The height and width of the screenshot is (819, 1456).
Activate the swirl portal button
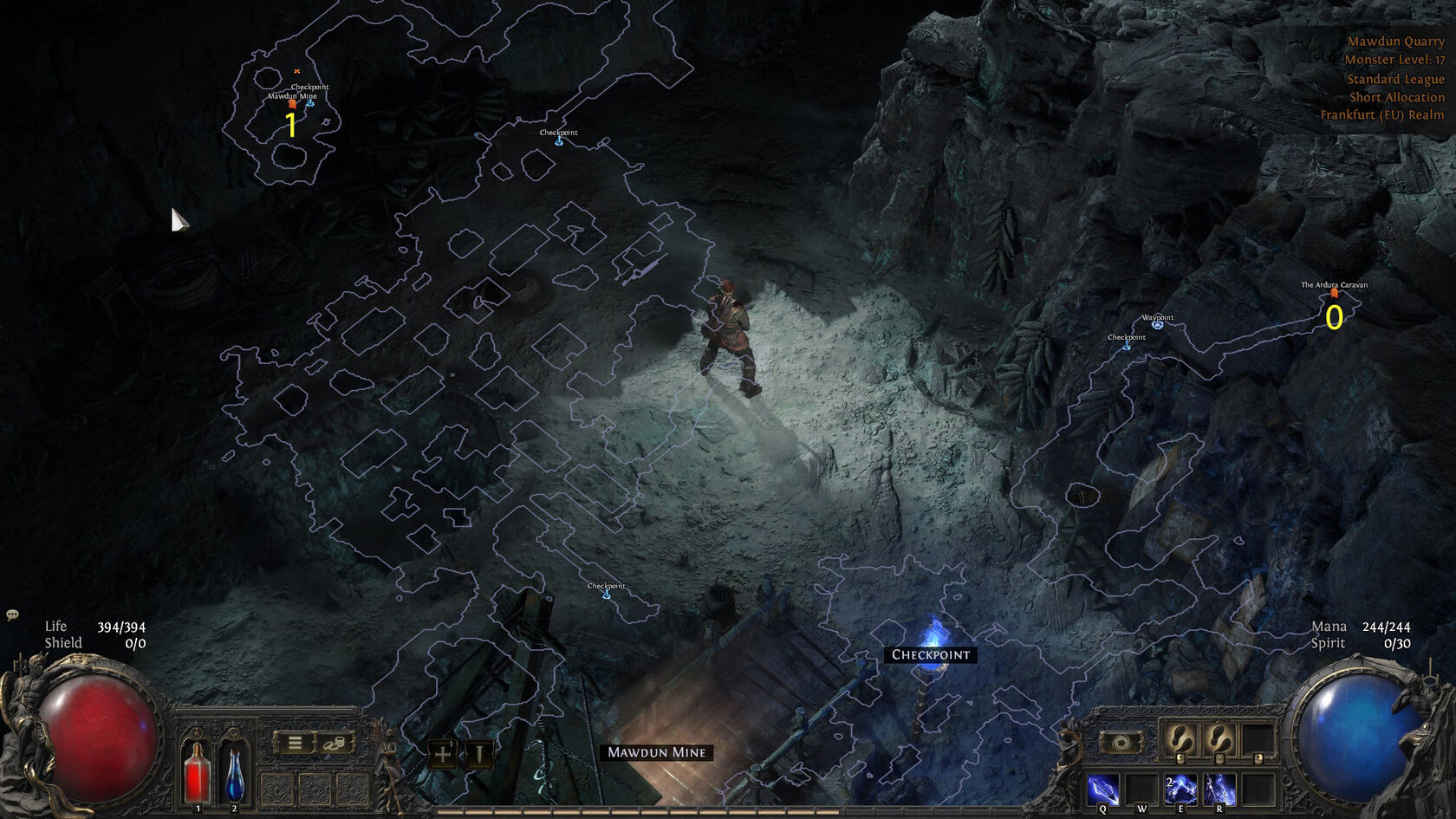1121,743
